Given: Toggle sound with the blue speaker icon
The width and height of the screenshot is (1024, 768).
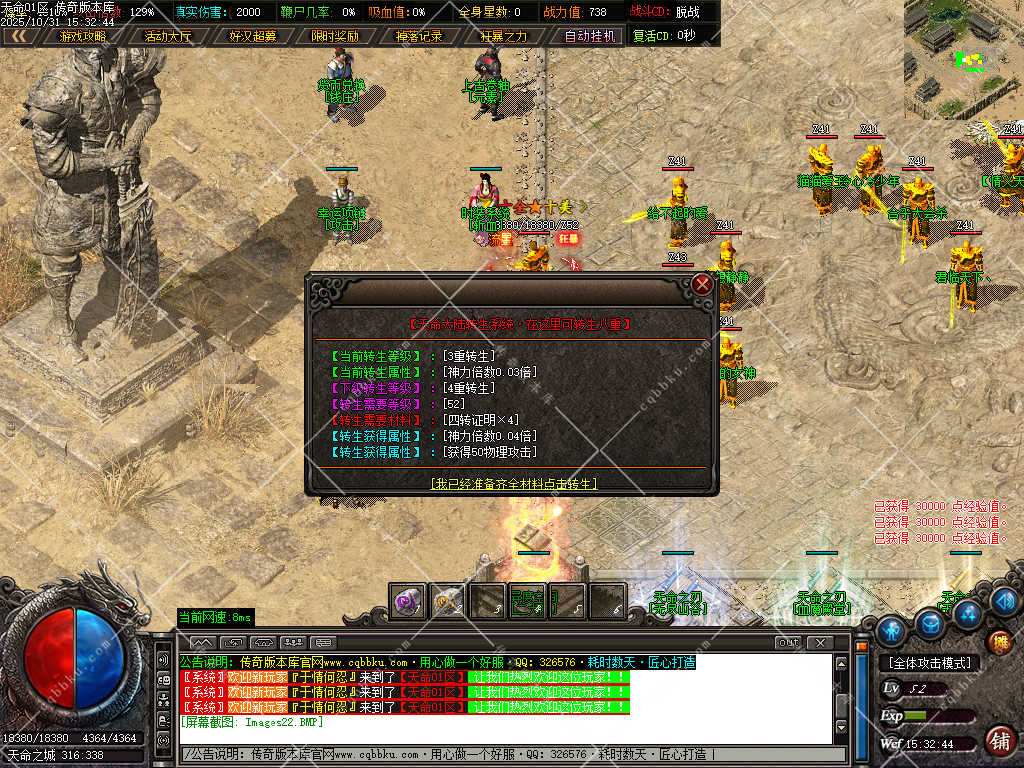Looking at the screenshot, I should click(1005, 601).
